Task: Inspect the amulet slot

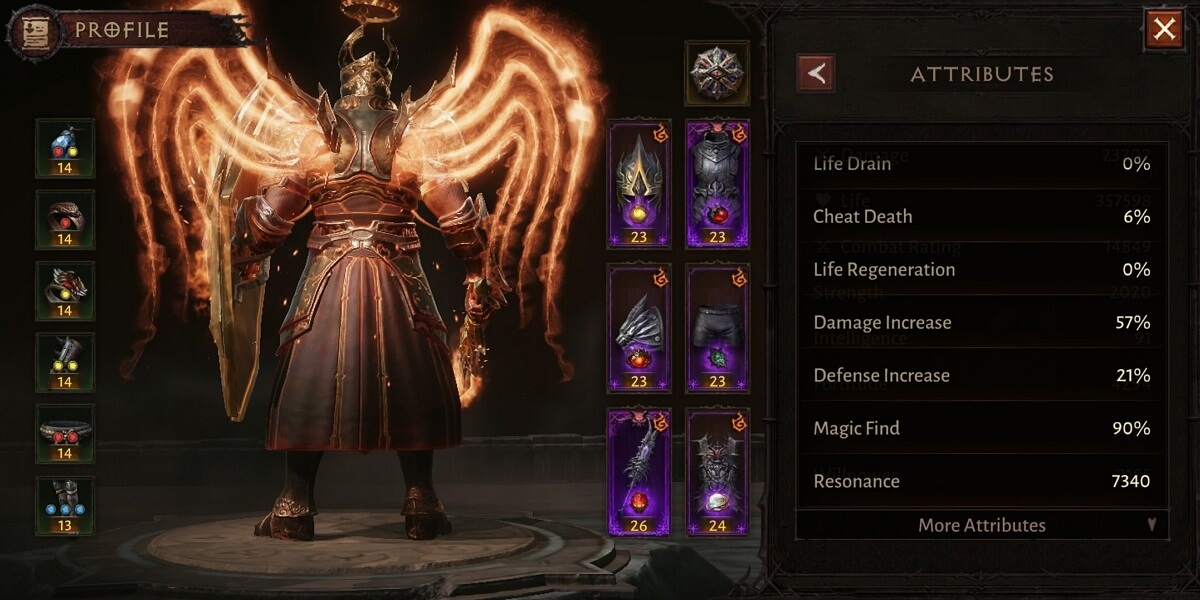Action: click(x=65, y=148)
